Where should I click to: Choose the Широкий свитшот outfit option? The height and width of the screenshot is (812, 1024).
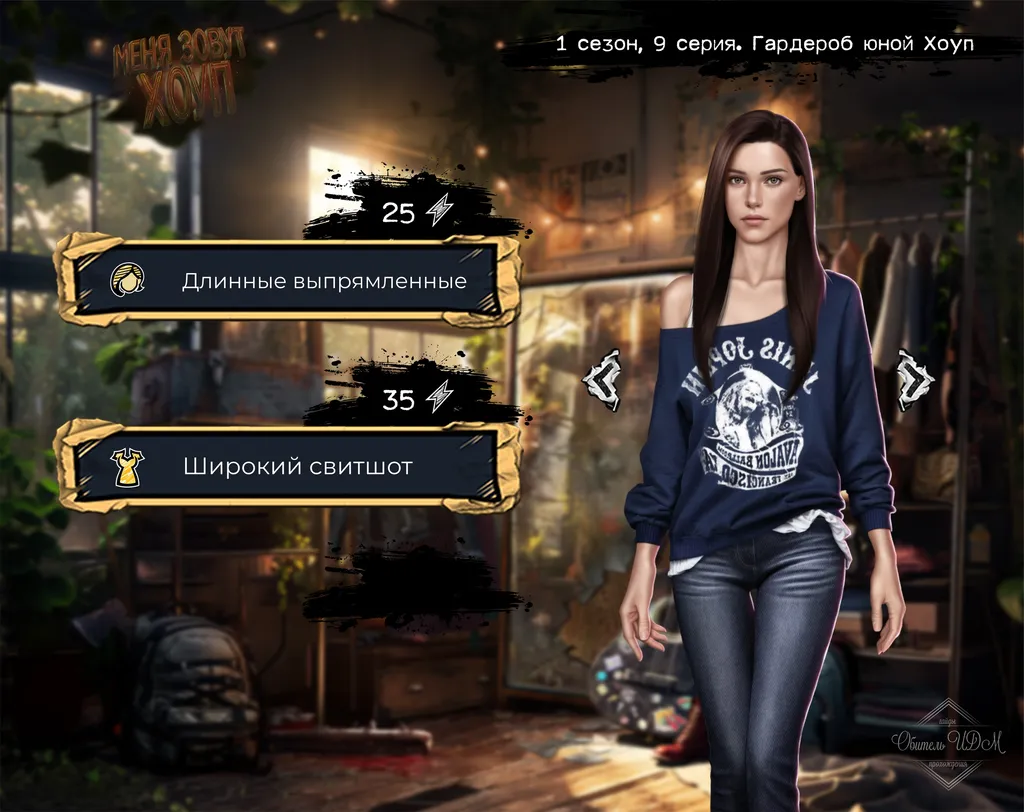coord(288,466)
